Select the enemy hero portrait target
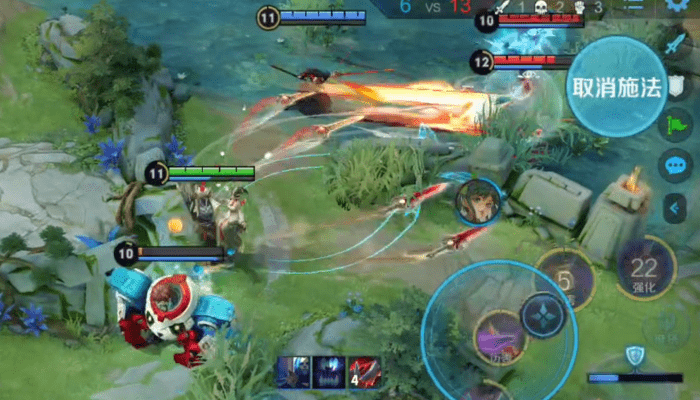The width and height of the screenshot is (700, 400). pos(477,203)
